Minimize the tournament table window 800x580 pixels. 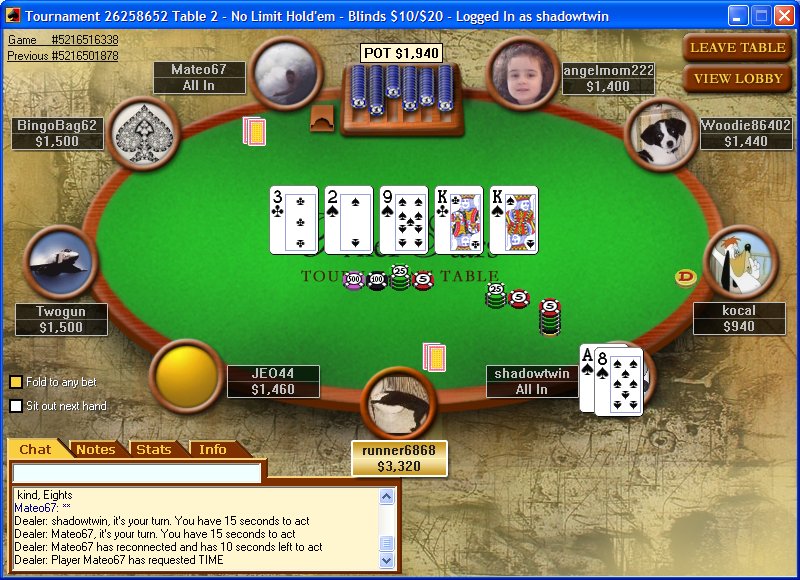coord(738,16)
